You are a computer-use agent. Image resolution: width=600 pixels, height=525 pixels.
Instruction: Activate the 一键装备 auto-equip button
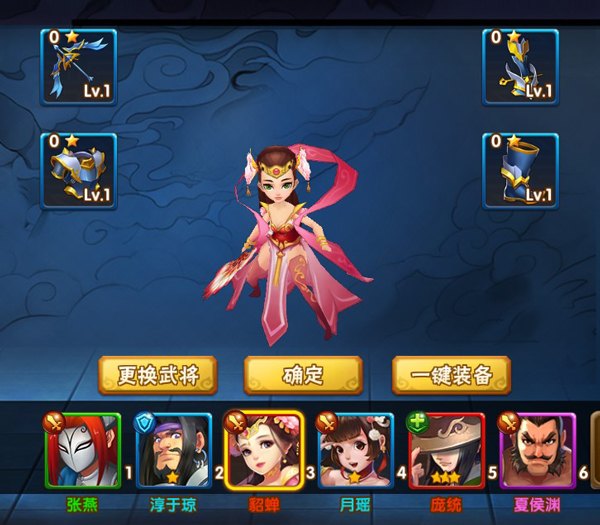[451, 376]
